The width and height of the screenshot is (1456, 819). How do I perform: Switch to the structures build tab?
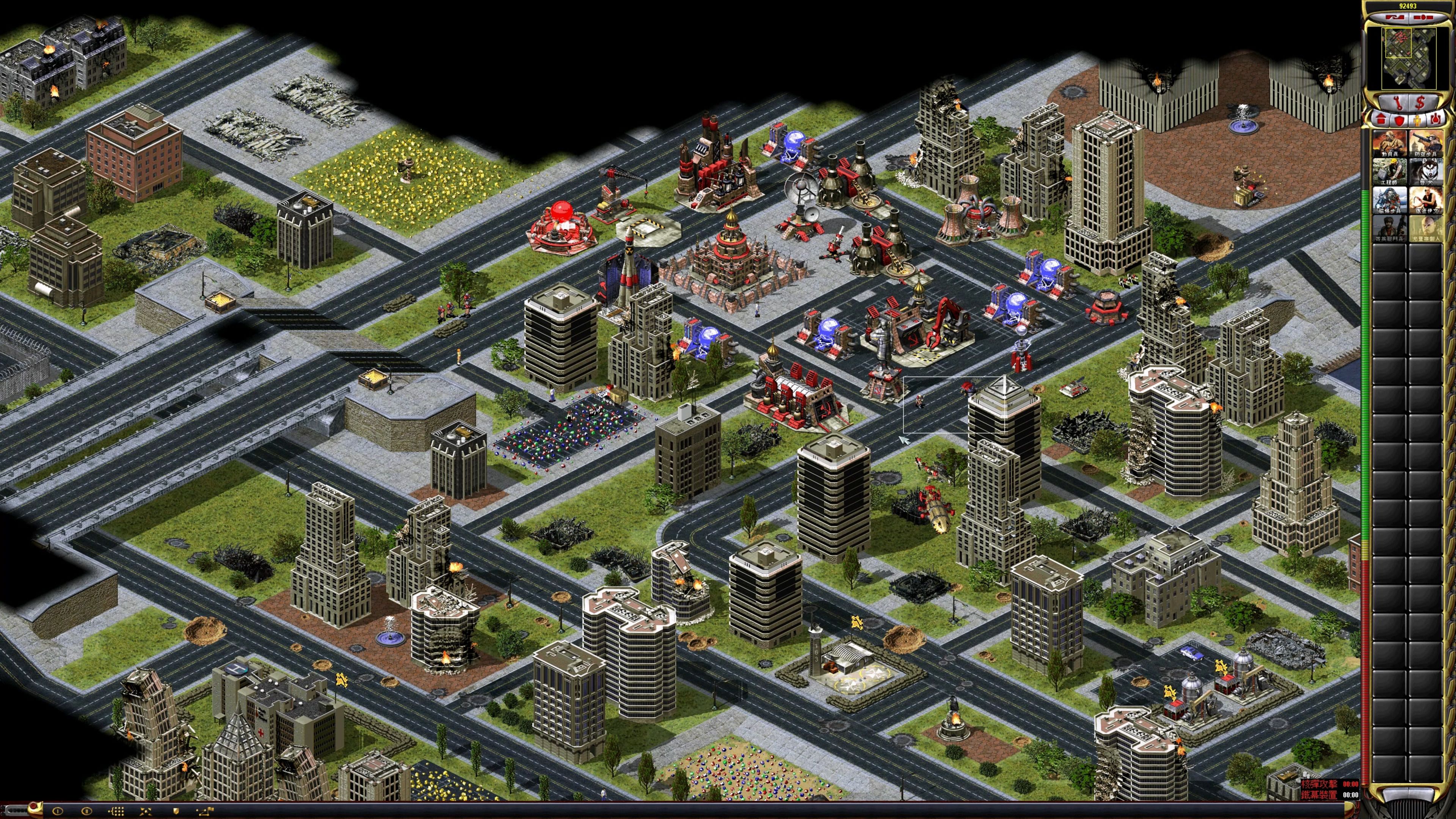point(1381,119)
